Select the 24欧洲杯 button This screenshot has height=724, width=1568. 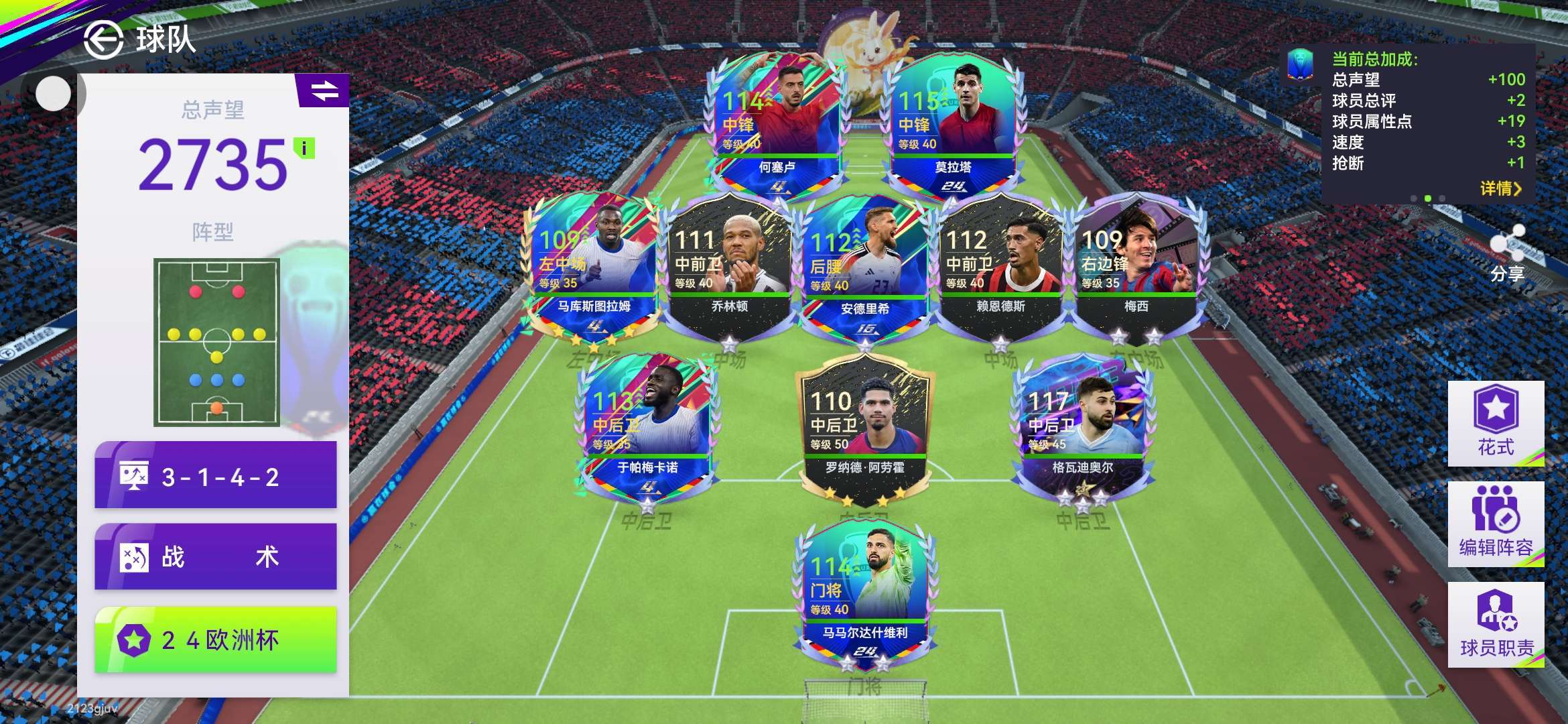216,640
